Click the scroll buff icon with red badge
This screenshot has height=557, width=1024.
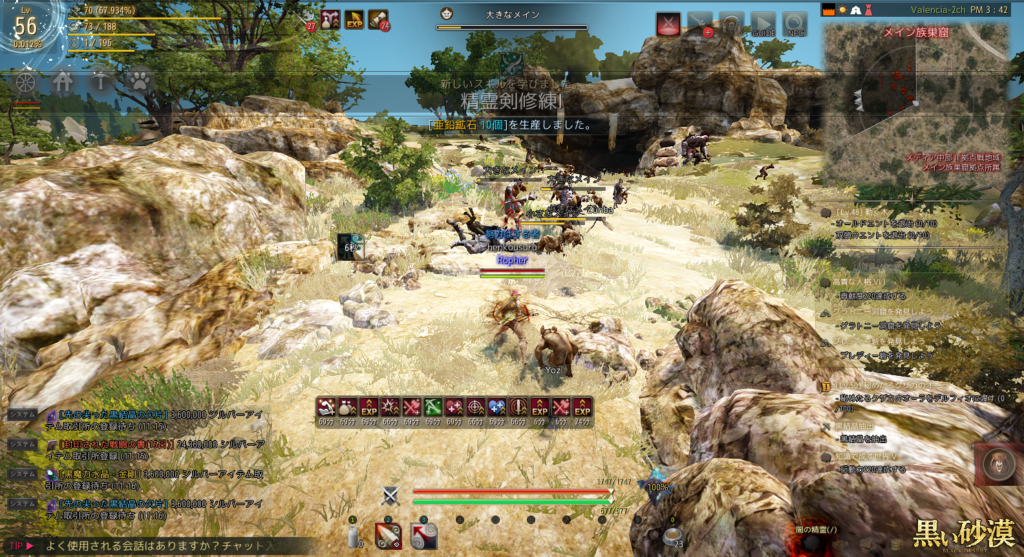[x=378, y=19]
